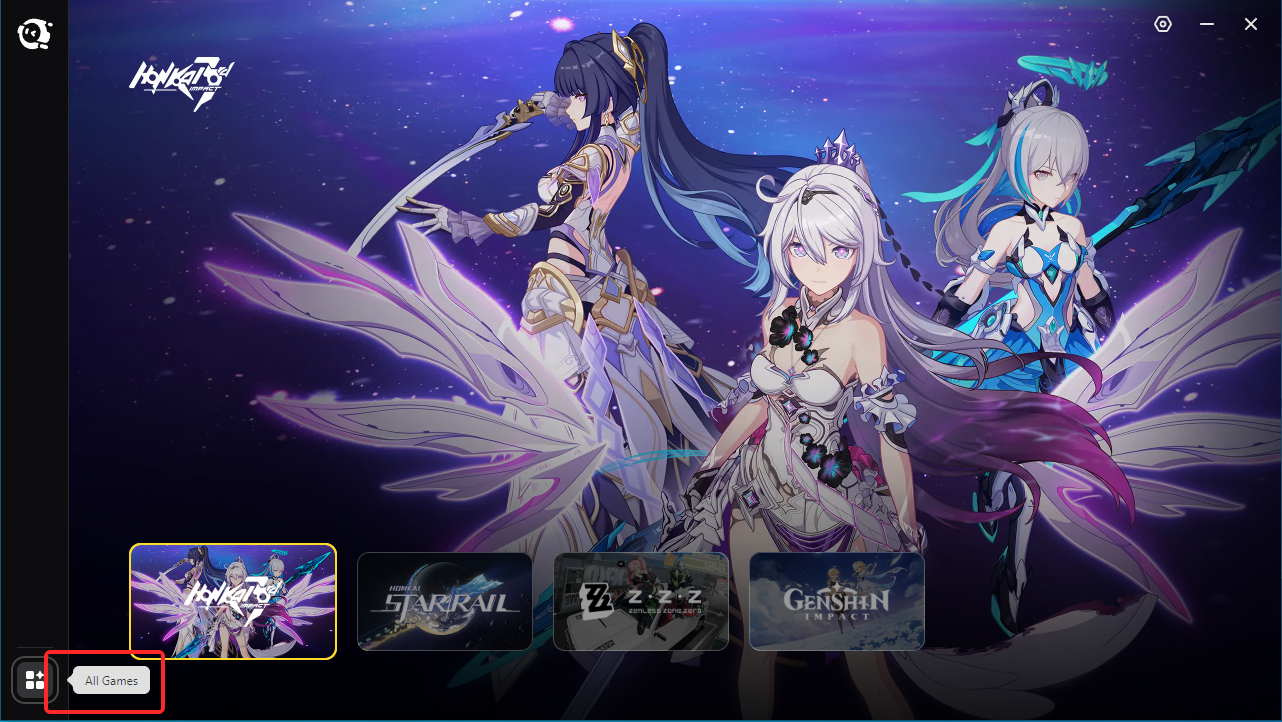1282x722 pixels.
Task: Open the game library via the All Games label
Action: [110, 680]
